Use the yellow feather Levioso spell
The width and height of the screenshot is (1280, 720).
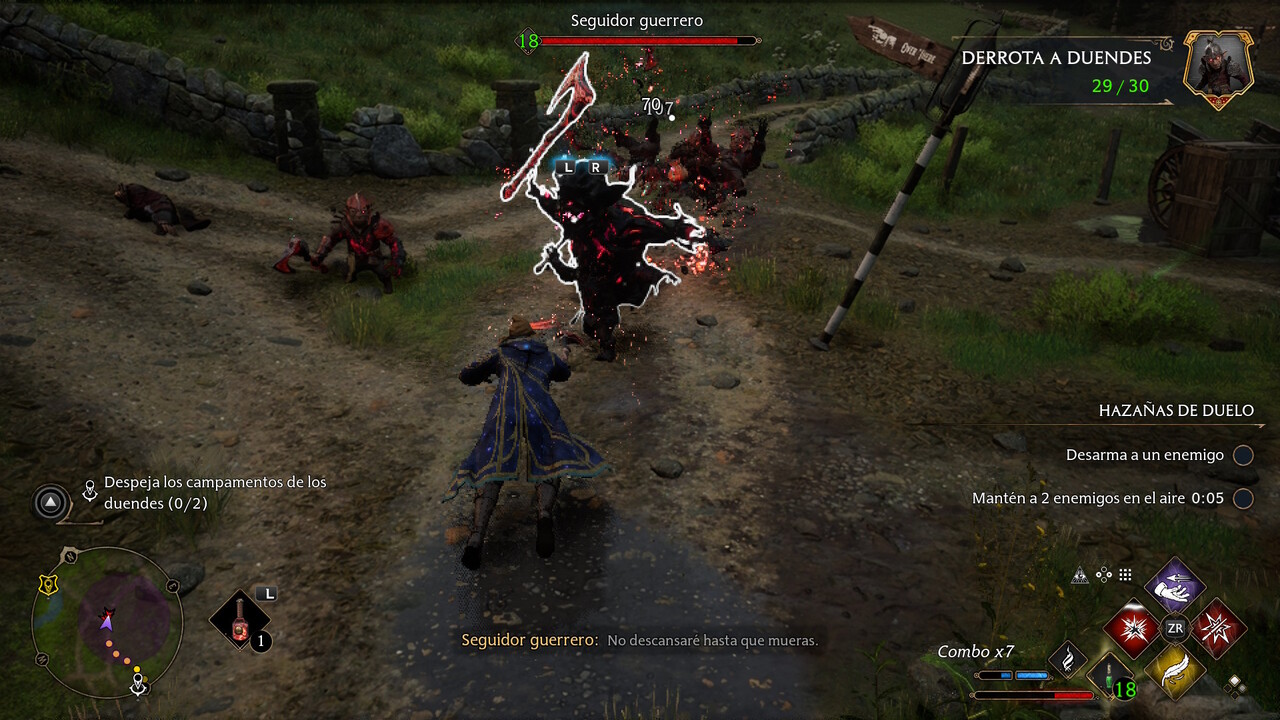pyautogui.click(x=1174, y=672)
